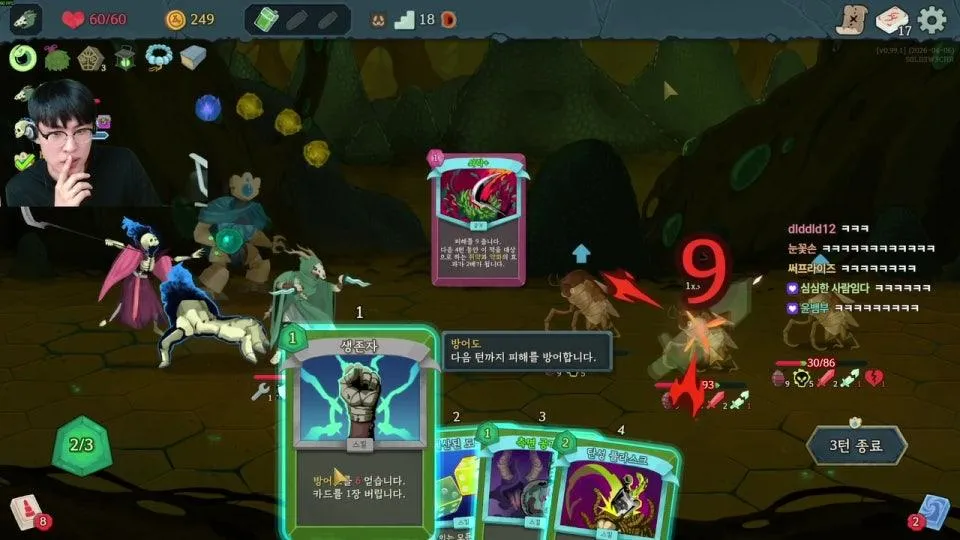
Task: Inspect the blue bead bracelet relic
Action: pos(159,56)
